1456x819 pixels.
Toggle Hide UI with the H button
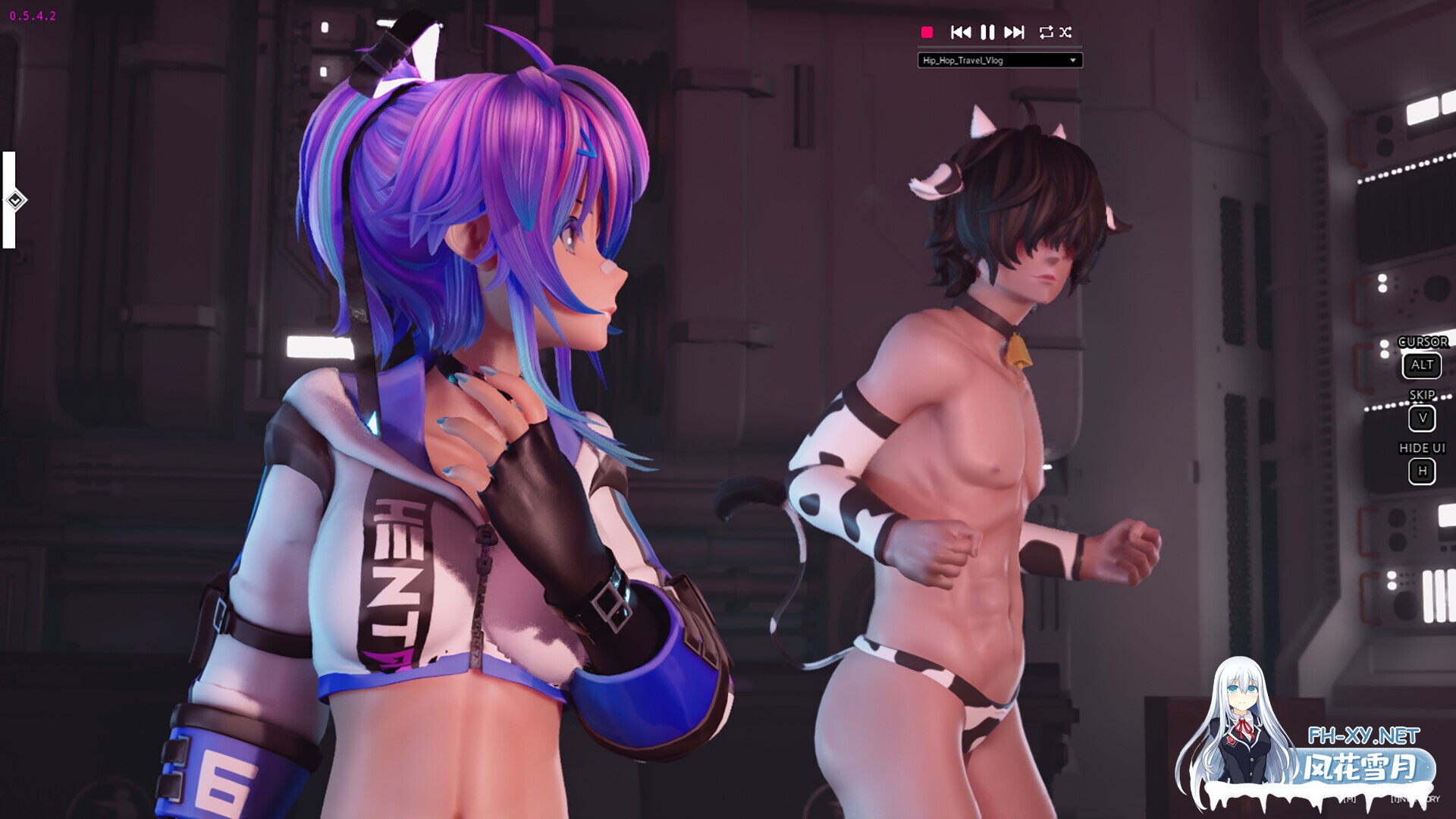click(1422, 472)
